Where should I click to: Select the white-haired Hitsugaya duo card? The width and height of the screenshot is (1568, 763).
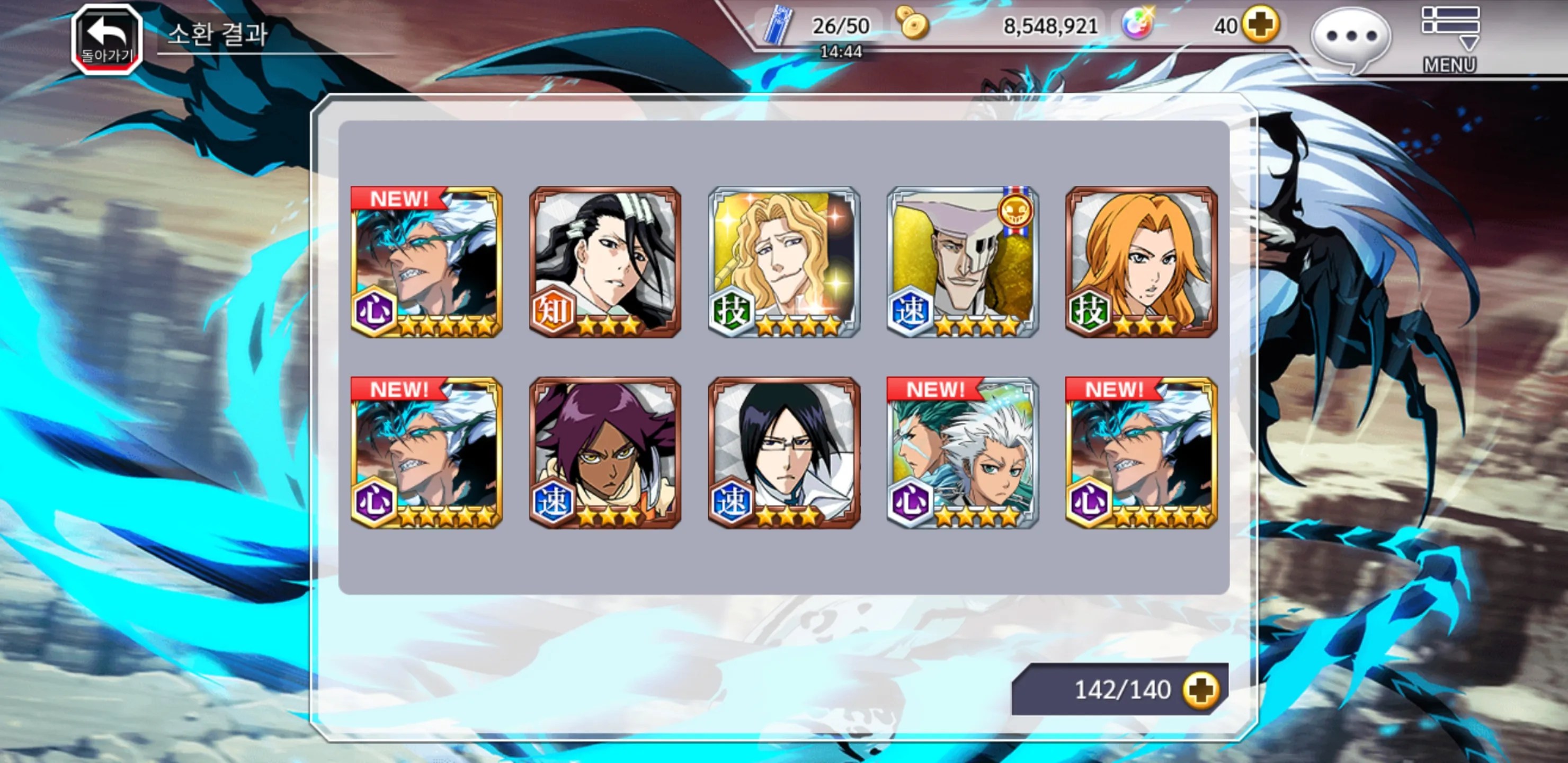963,453
